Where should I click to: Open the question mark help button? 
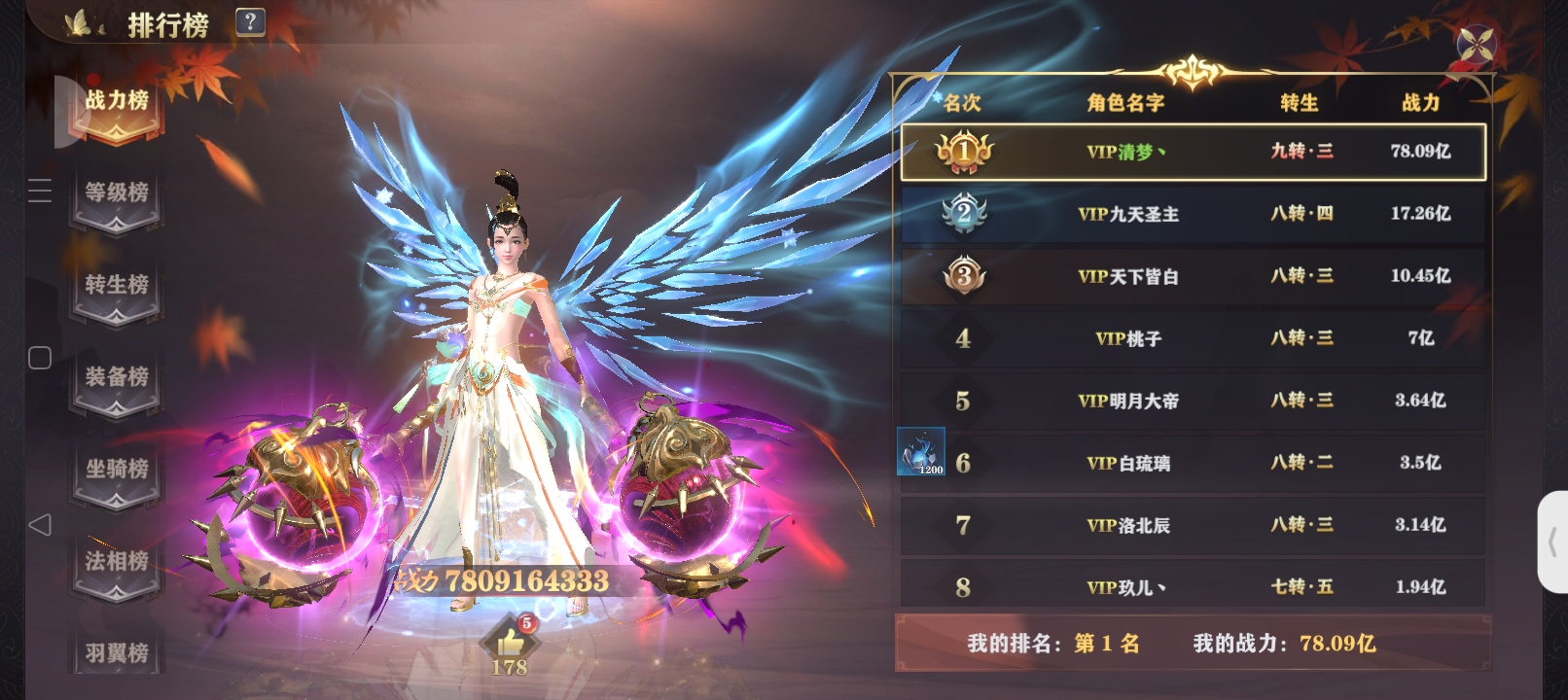(x=250, y=22)
